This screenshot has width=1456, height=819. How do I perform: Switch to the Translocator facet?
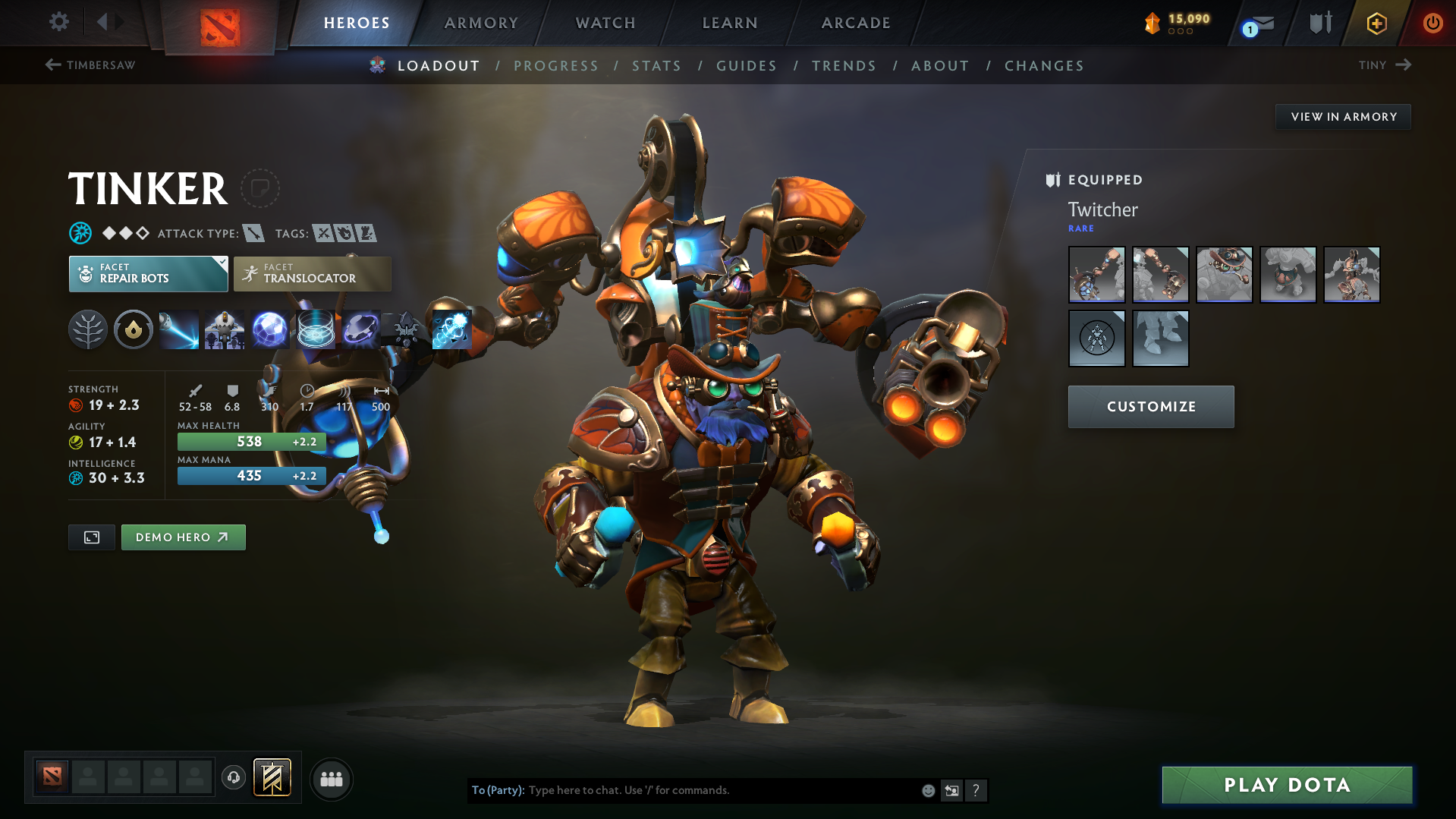(311, 273)
